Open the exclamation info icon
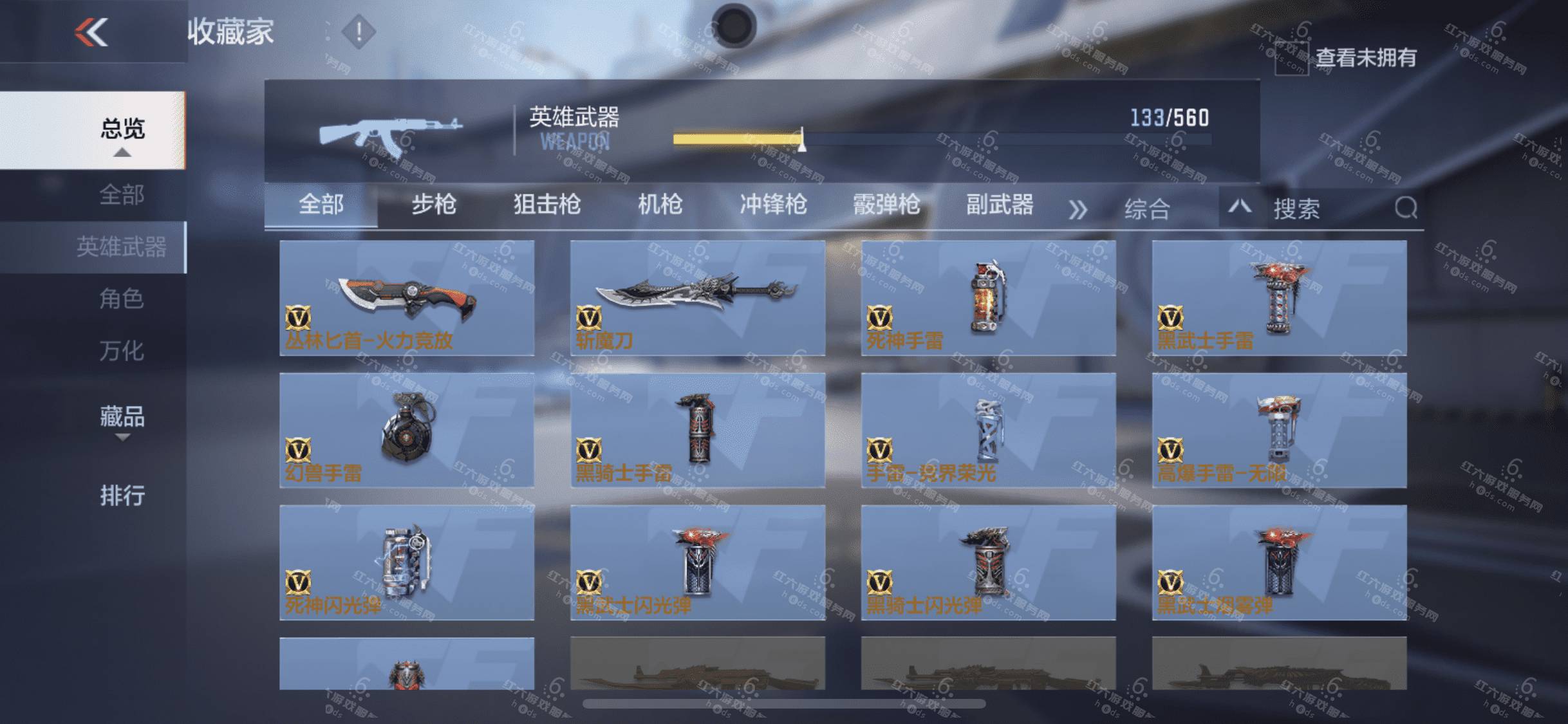Viewport: 1568px width, 724px height. [x=359, y=32]
